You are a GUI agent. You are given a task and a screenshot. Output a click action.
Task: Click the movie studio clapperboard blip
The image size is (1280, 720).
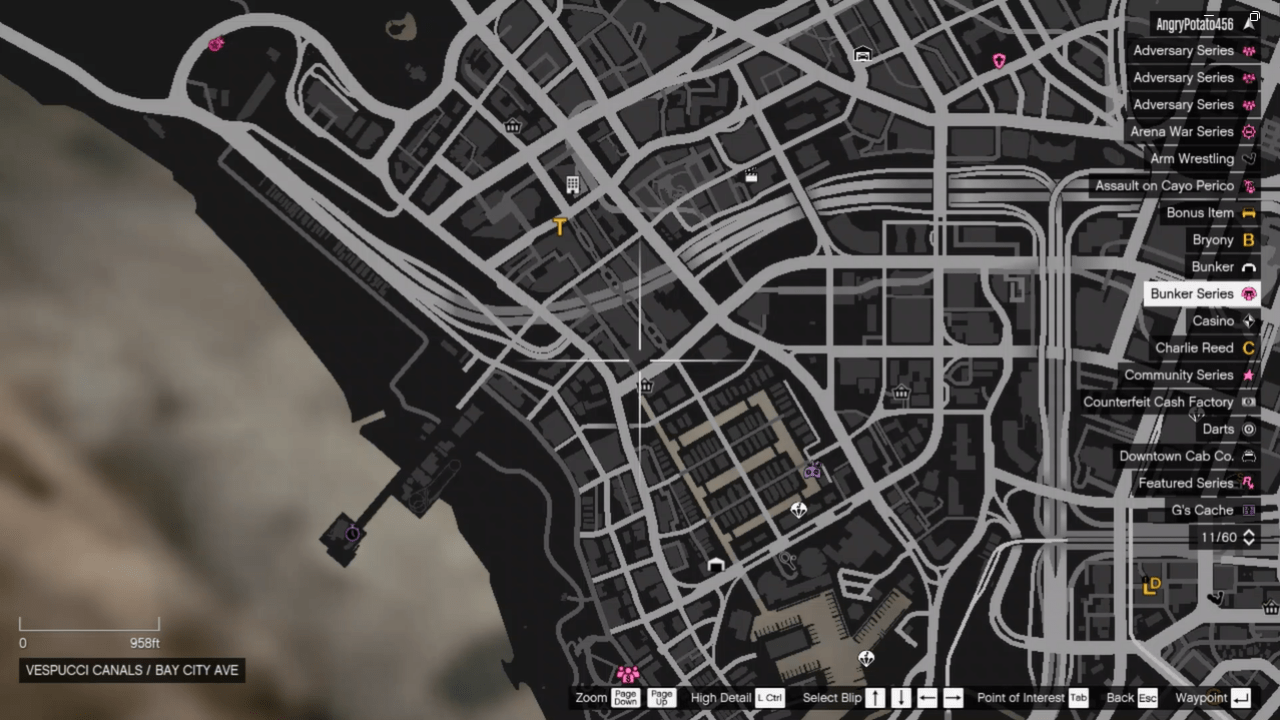[x=752, y=176]
